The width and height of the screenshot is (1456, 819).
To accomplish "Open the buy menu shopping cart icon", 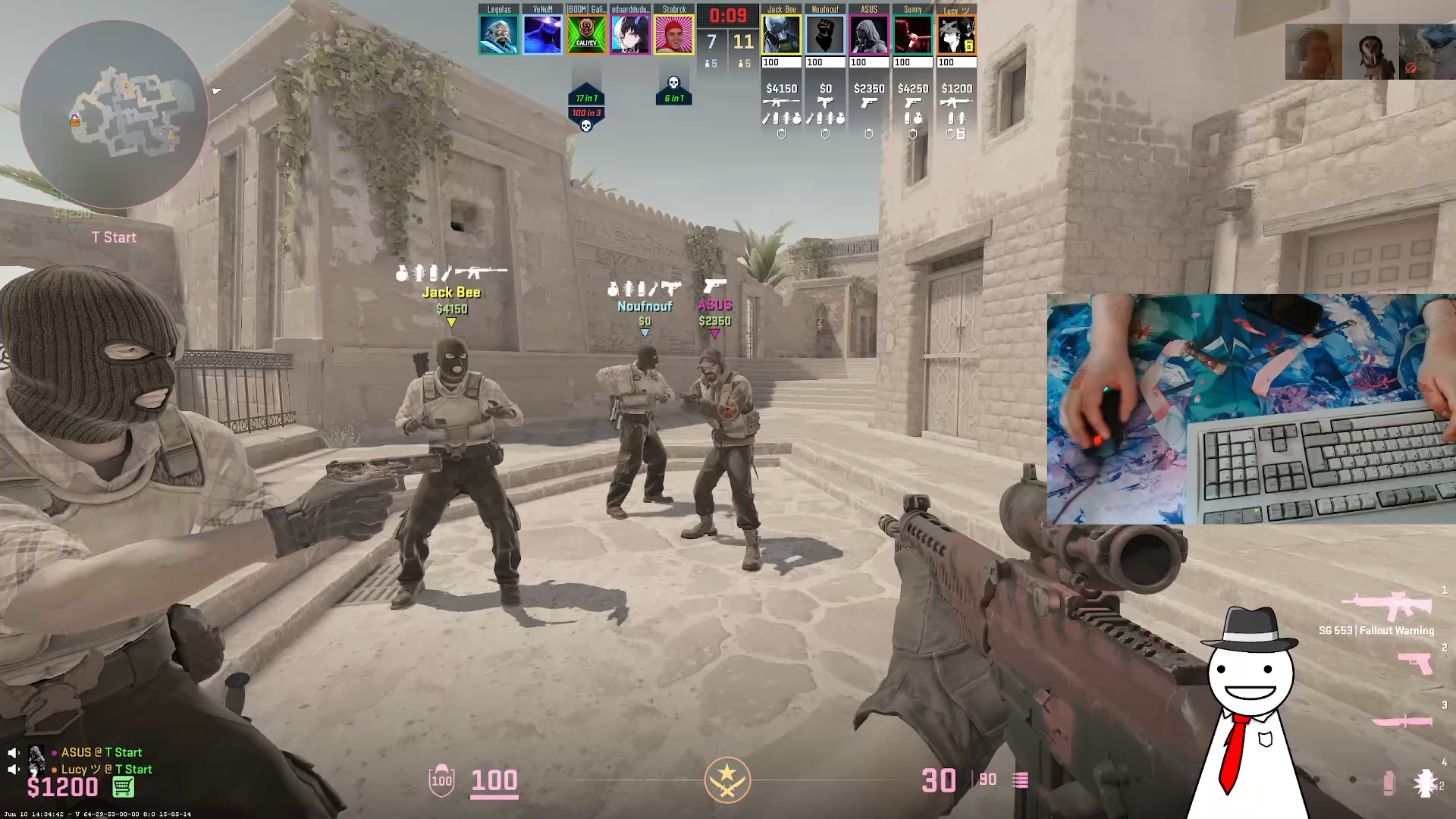I will [123, 787].
